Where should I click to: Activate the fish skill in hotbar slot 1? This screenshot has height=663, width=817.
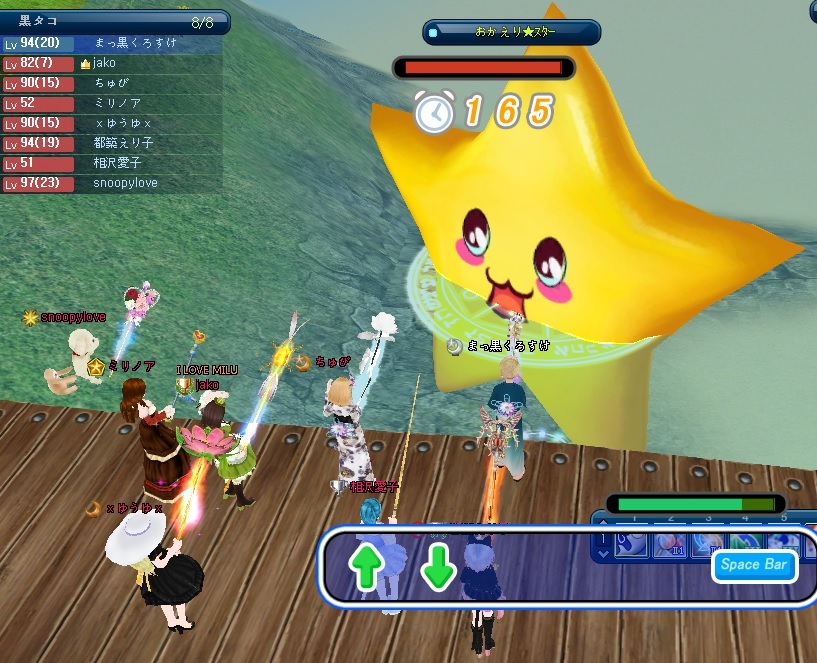[630, 545]
